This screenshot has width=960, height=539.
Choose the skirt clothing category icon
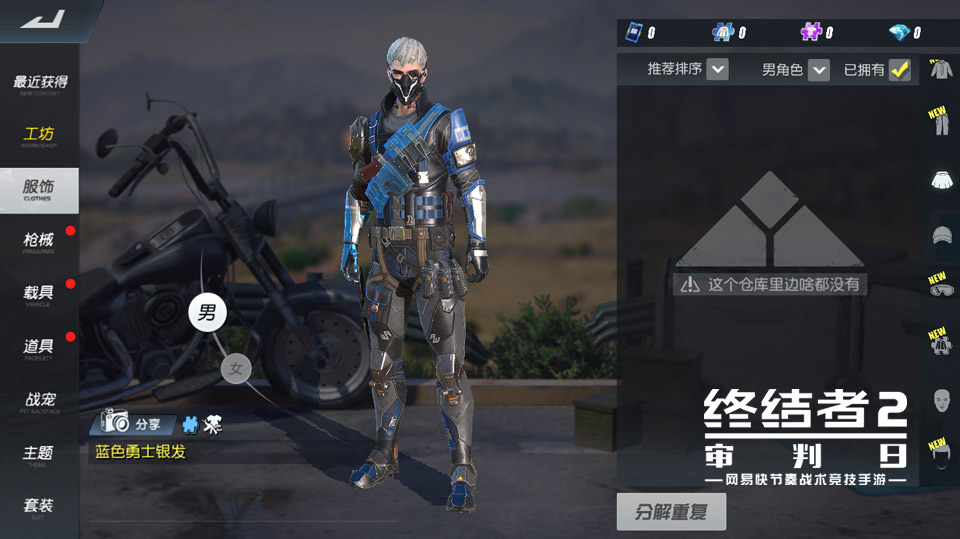940,180
